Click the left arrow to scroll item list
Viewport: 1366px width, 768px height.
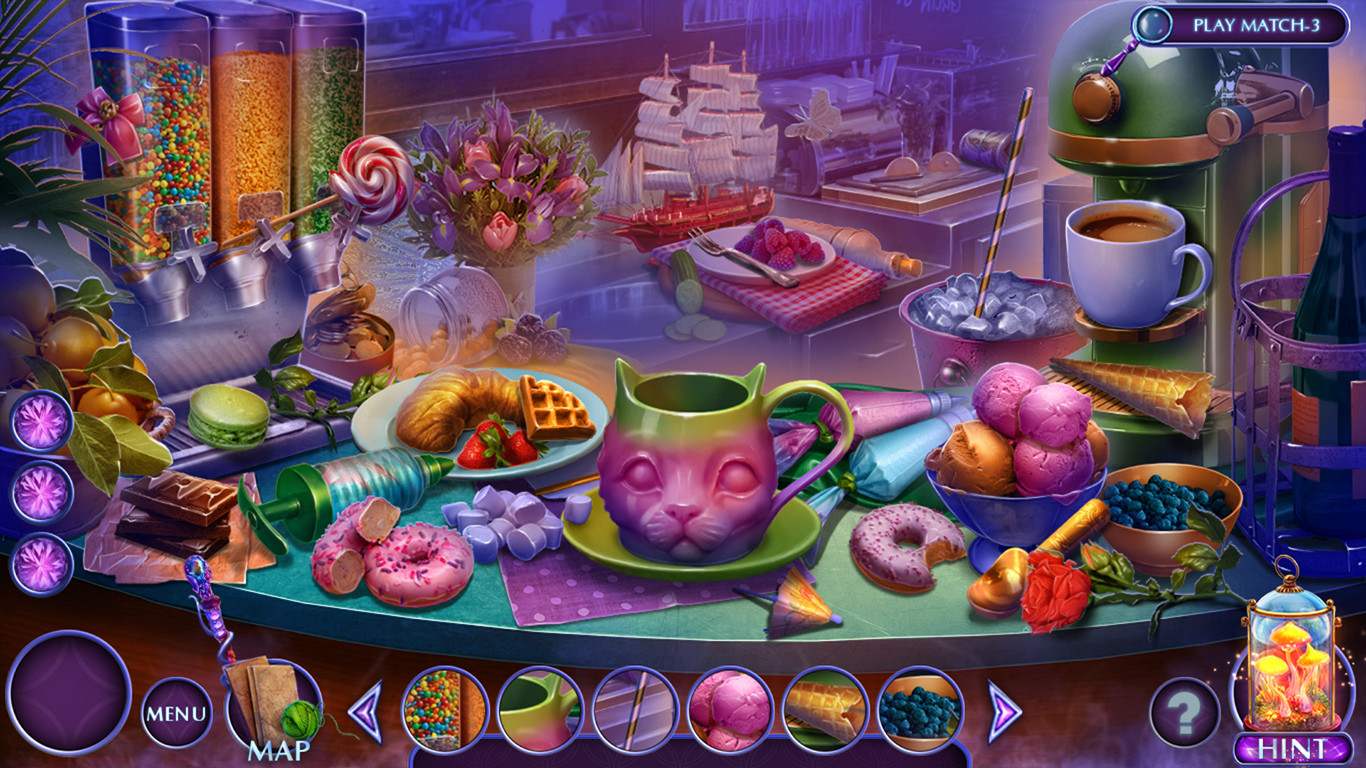(x=367, y=712)
